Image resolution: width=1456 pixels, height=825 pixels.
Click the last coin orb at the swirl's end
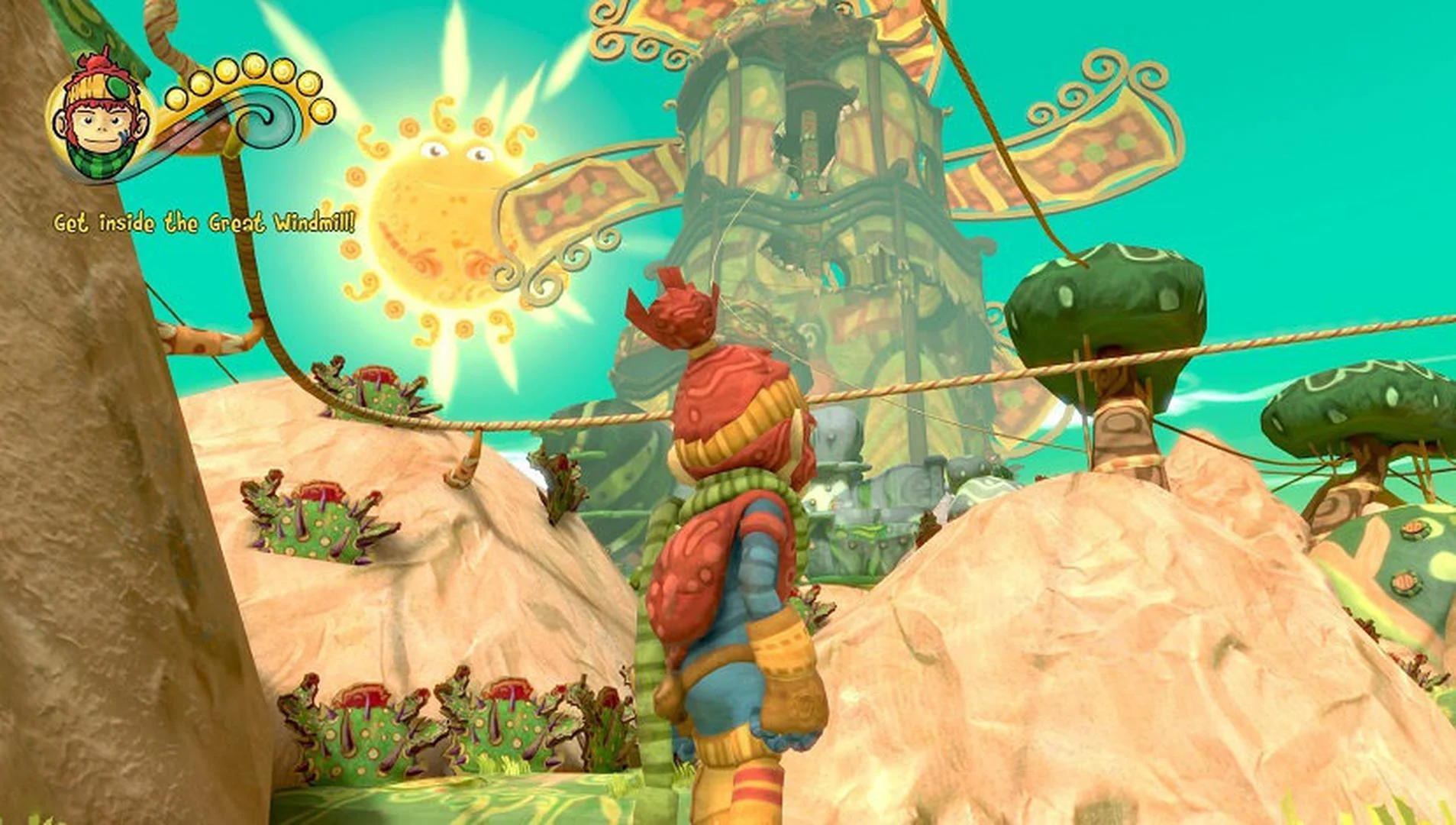tap(323, 112)
